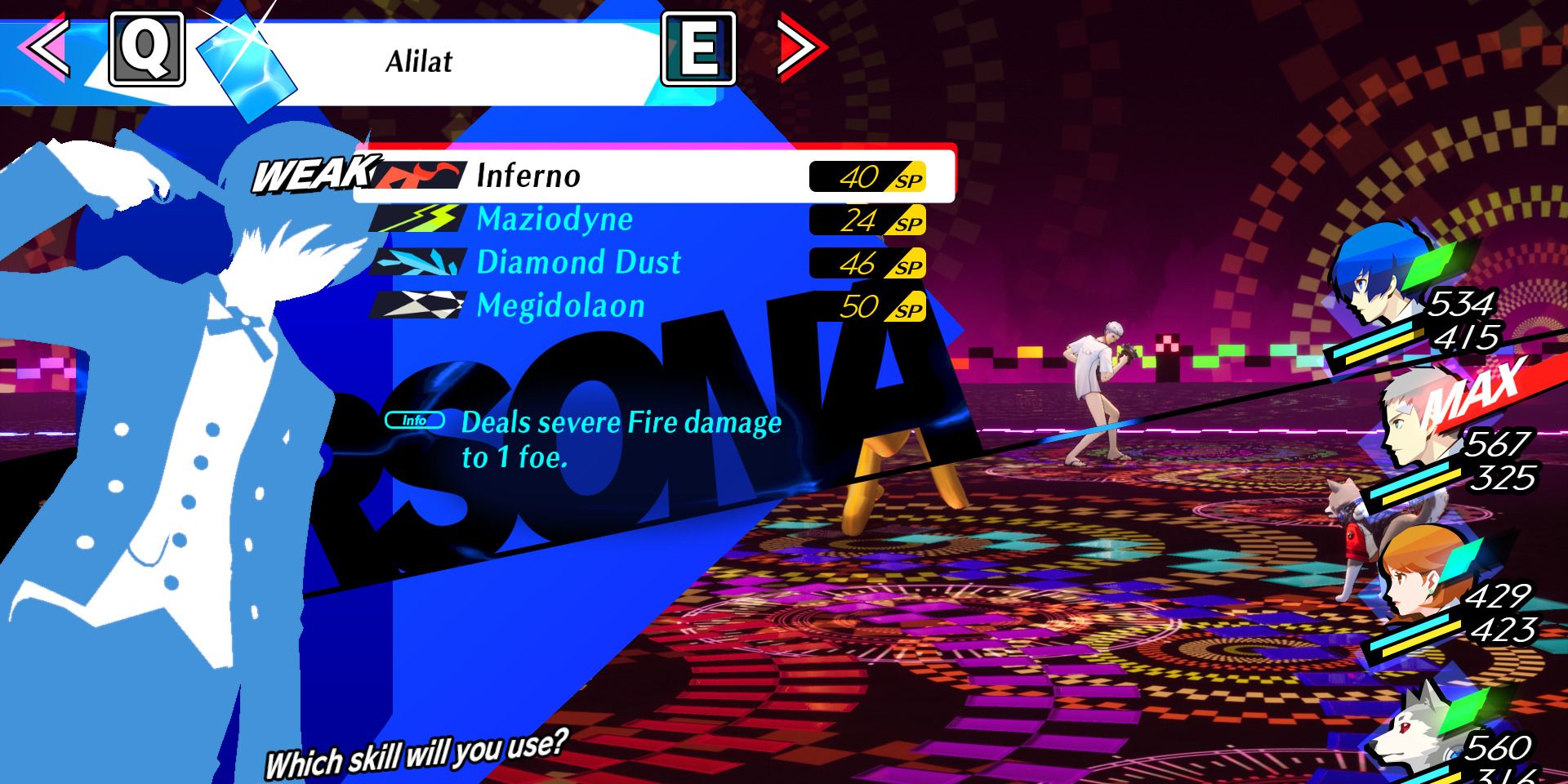Click the Electric skill icon next to Maziodyne

click(418, 219)
